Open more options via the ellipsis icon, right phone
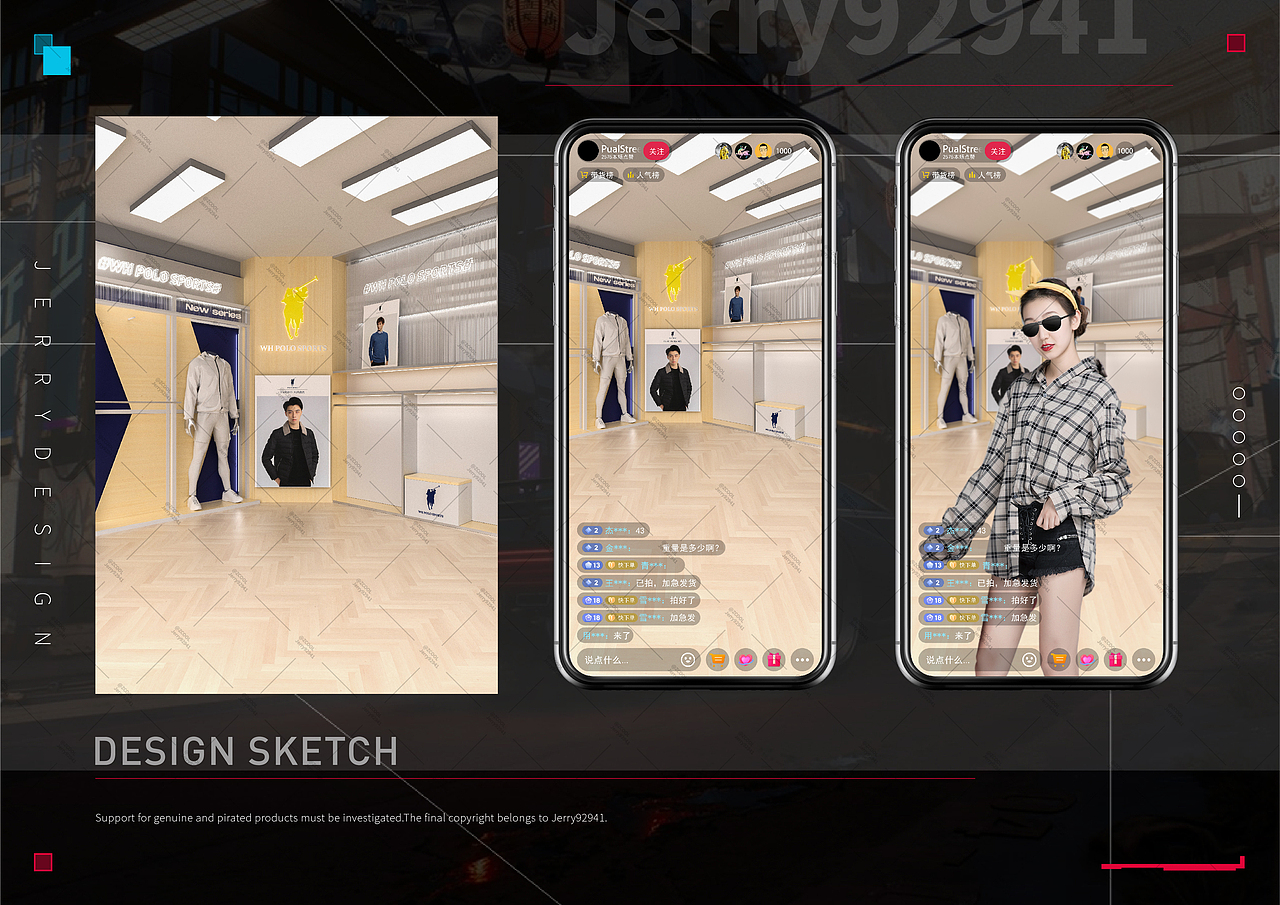 click(x=1143, y=660)
